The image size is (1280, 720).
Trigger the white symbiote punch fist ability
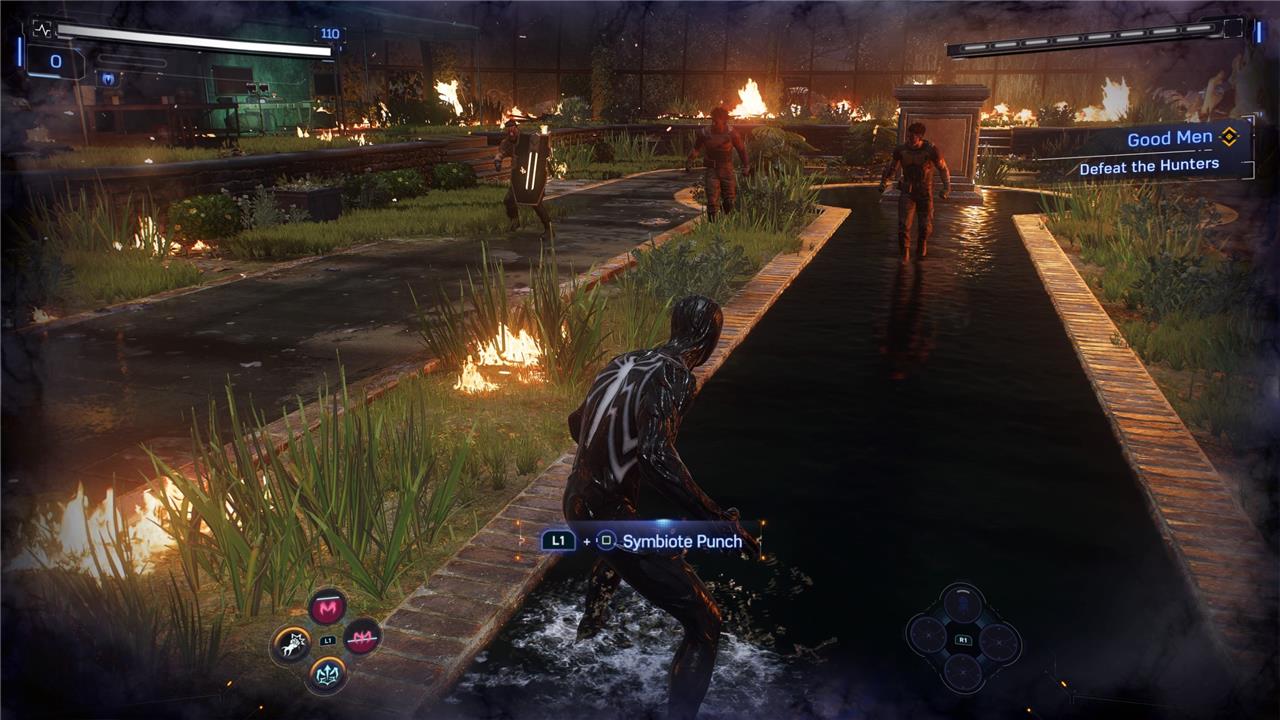291,645
